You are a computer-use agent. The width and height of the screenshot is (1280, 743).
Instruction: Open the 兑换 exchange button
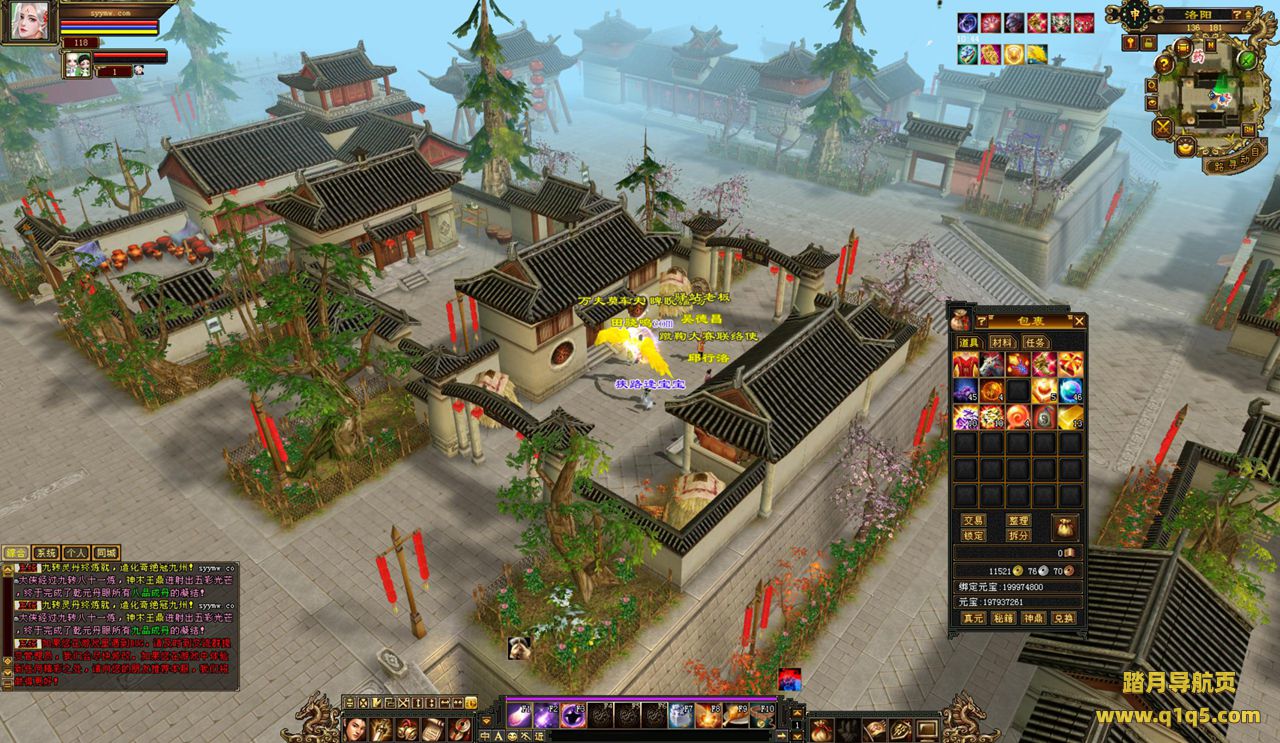pyautogui.click(x=1064, y=618)
